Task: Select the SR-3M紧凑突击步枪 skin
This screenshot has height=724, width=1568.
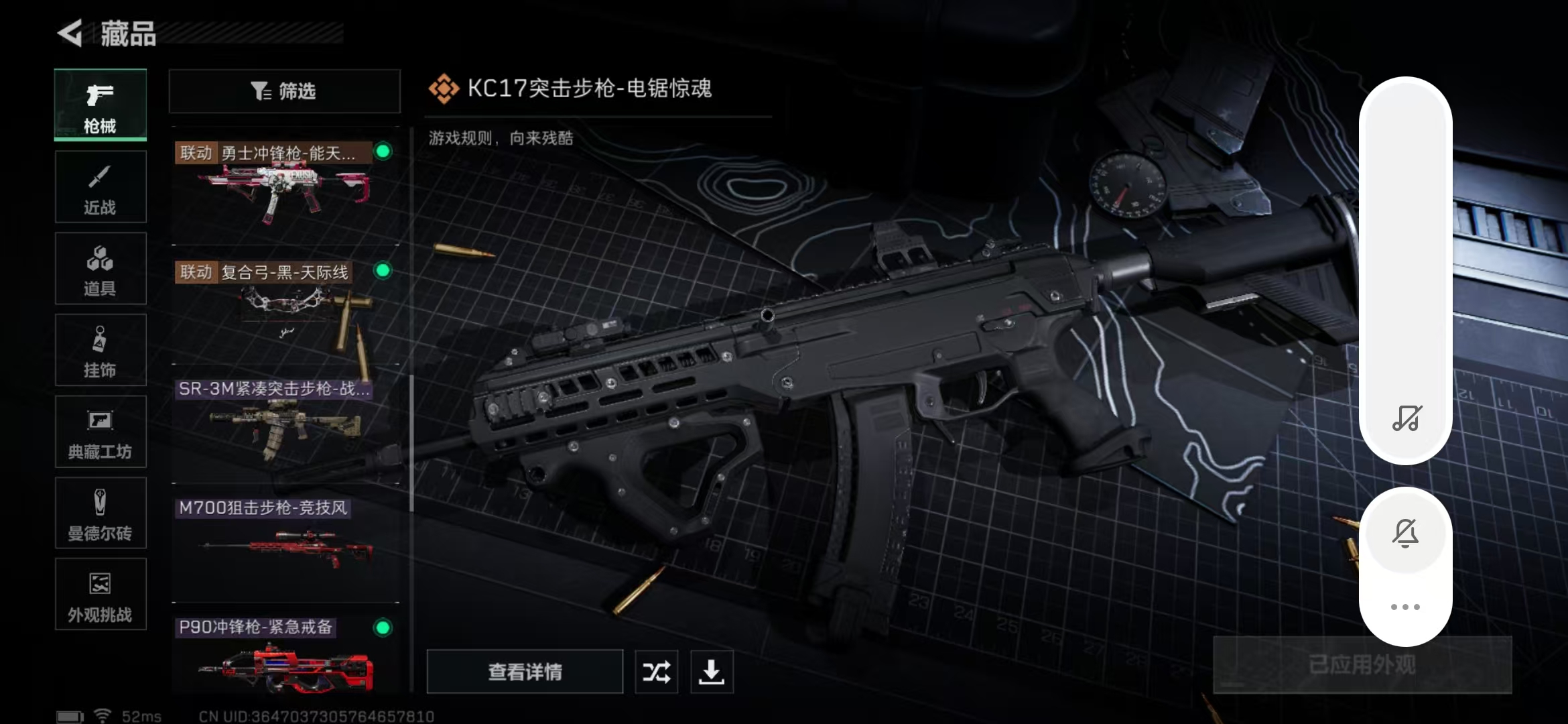Action: coord(285,424)
